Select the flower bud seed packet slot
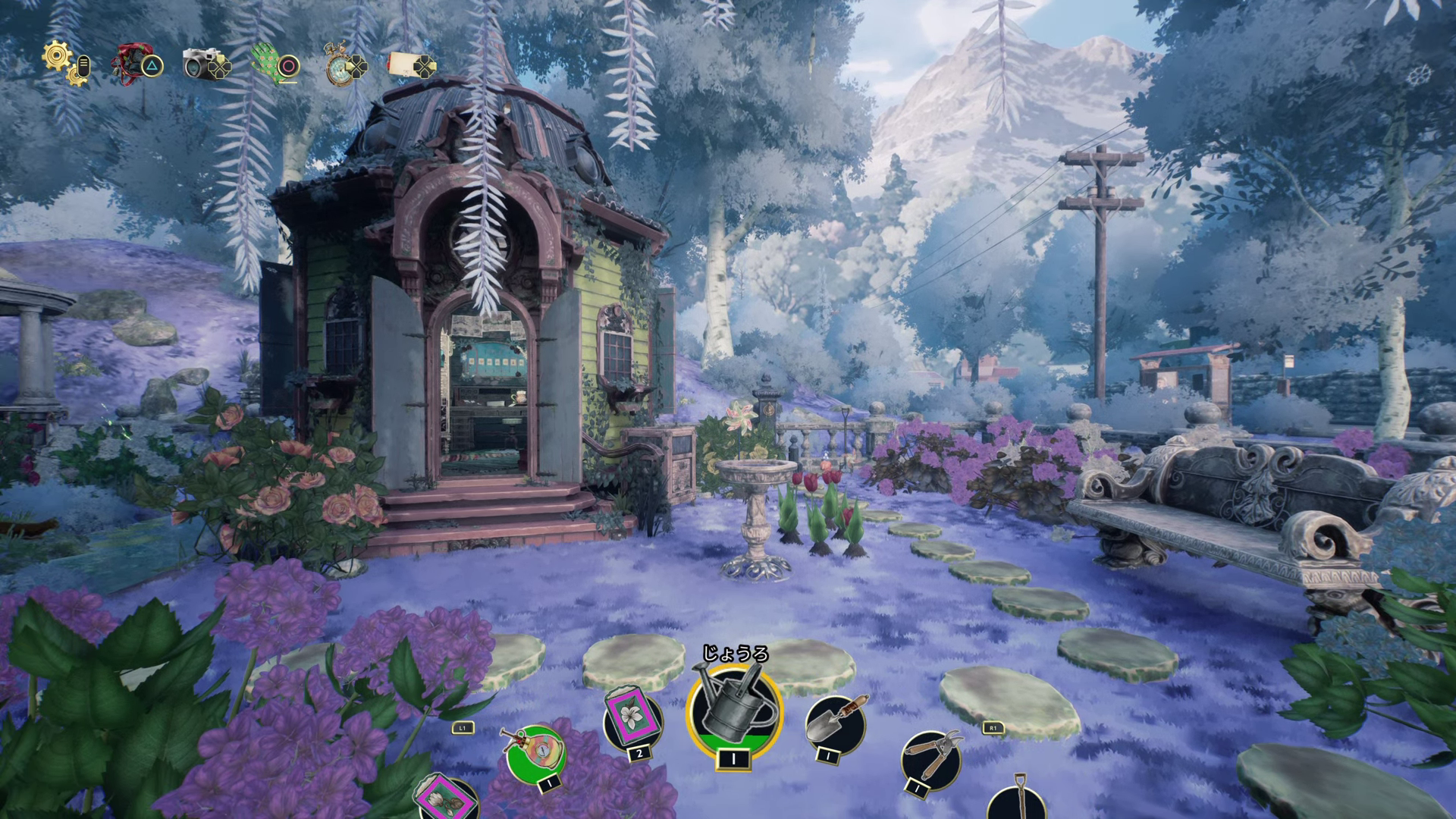The image size is (1456, 819). tap(447, 798)
